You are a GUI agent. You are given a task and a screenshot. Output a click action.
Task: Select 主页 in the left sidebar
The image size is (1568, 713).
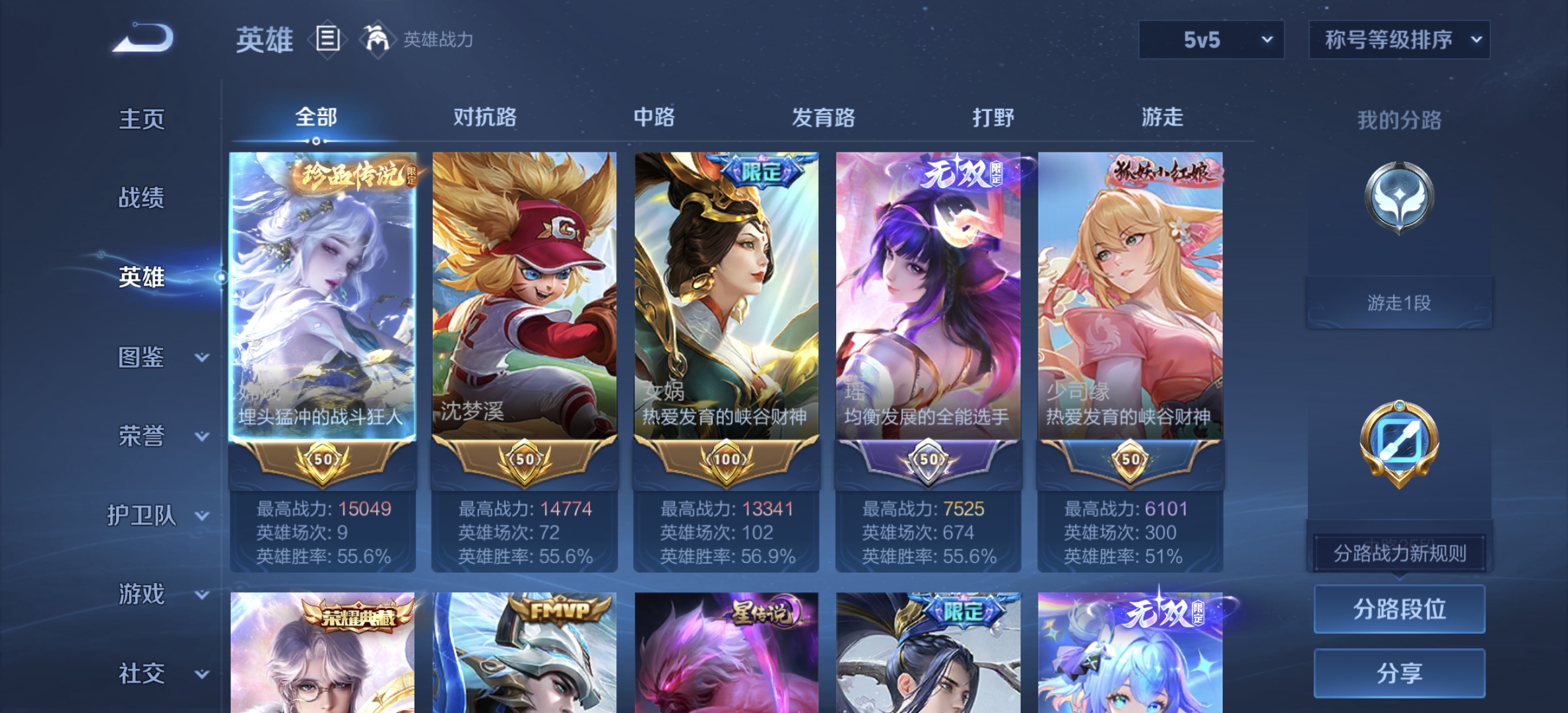[x=142, y=120]
